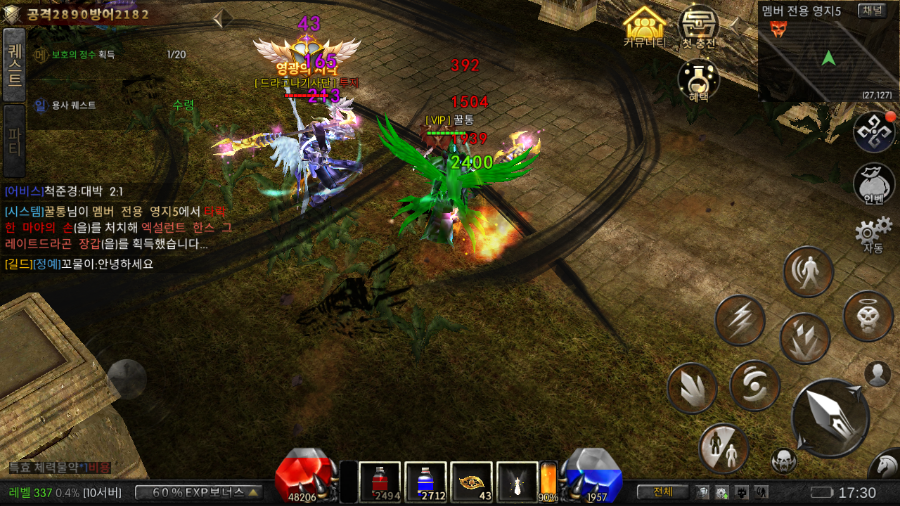Activate the haloed skull skill
The height and width of the screenshot is (506, 900).
[868, 316]
